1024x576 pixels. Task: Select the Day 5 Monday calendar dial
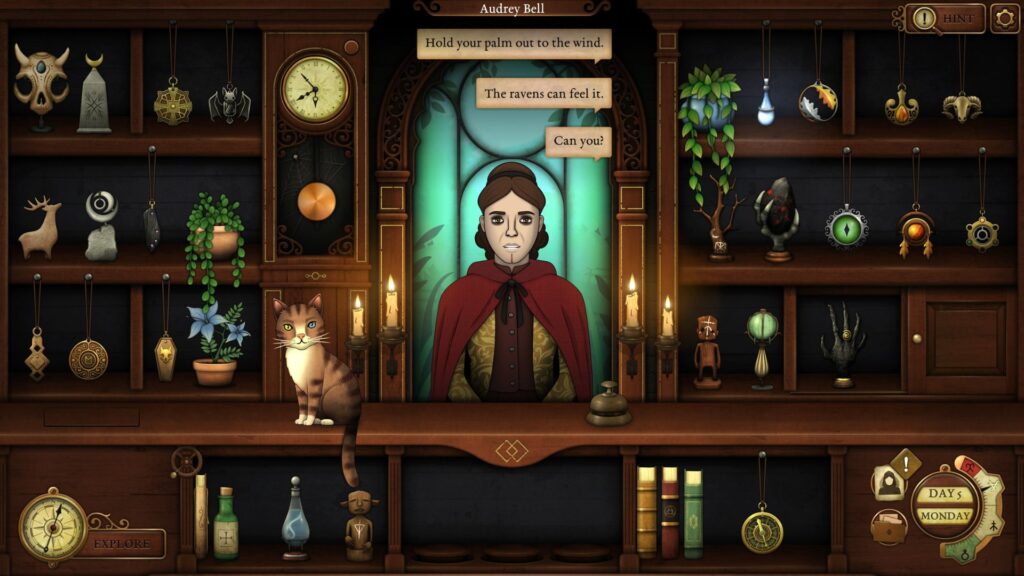[944, 505]
